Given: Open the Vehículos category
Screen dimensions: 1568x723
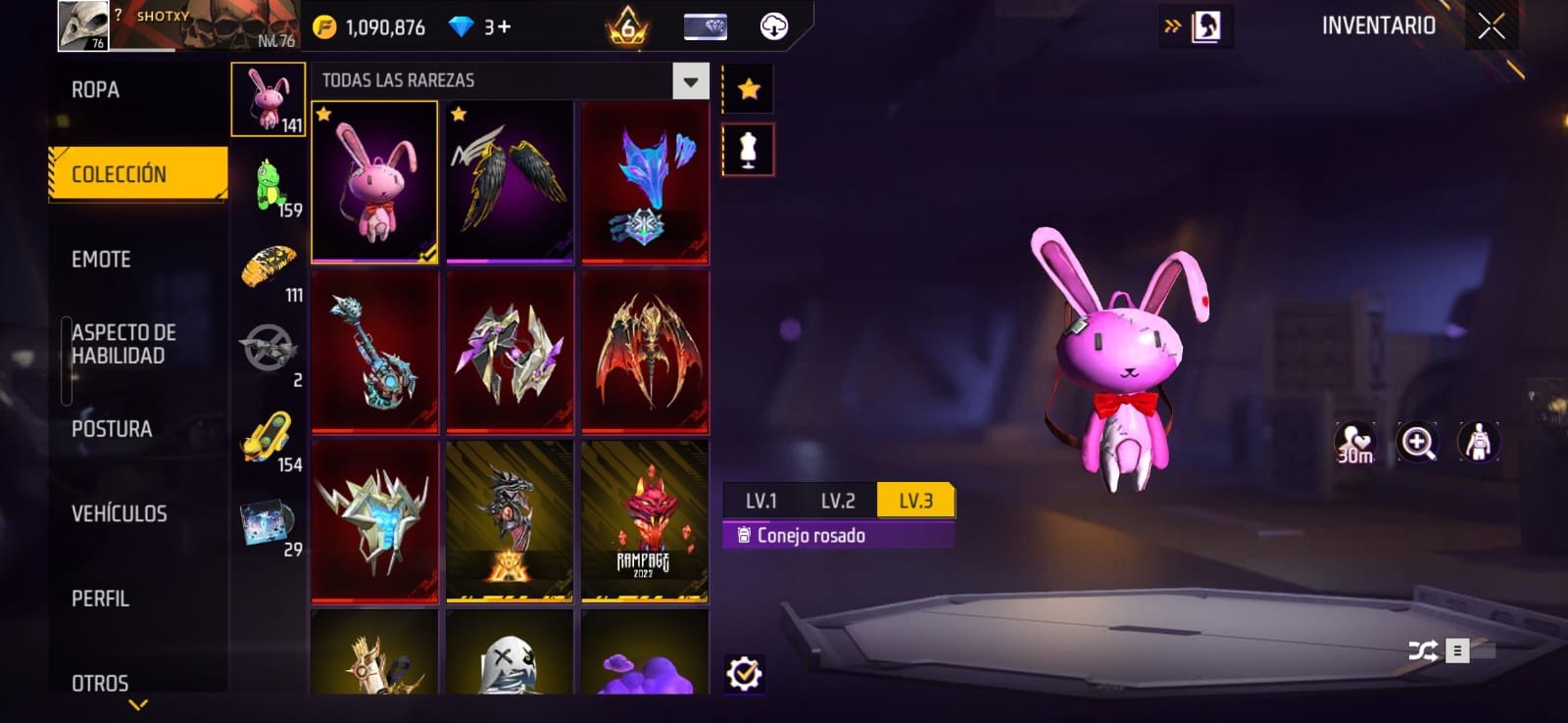Looking at the screenshot, I should point(119,513).
